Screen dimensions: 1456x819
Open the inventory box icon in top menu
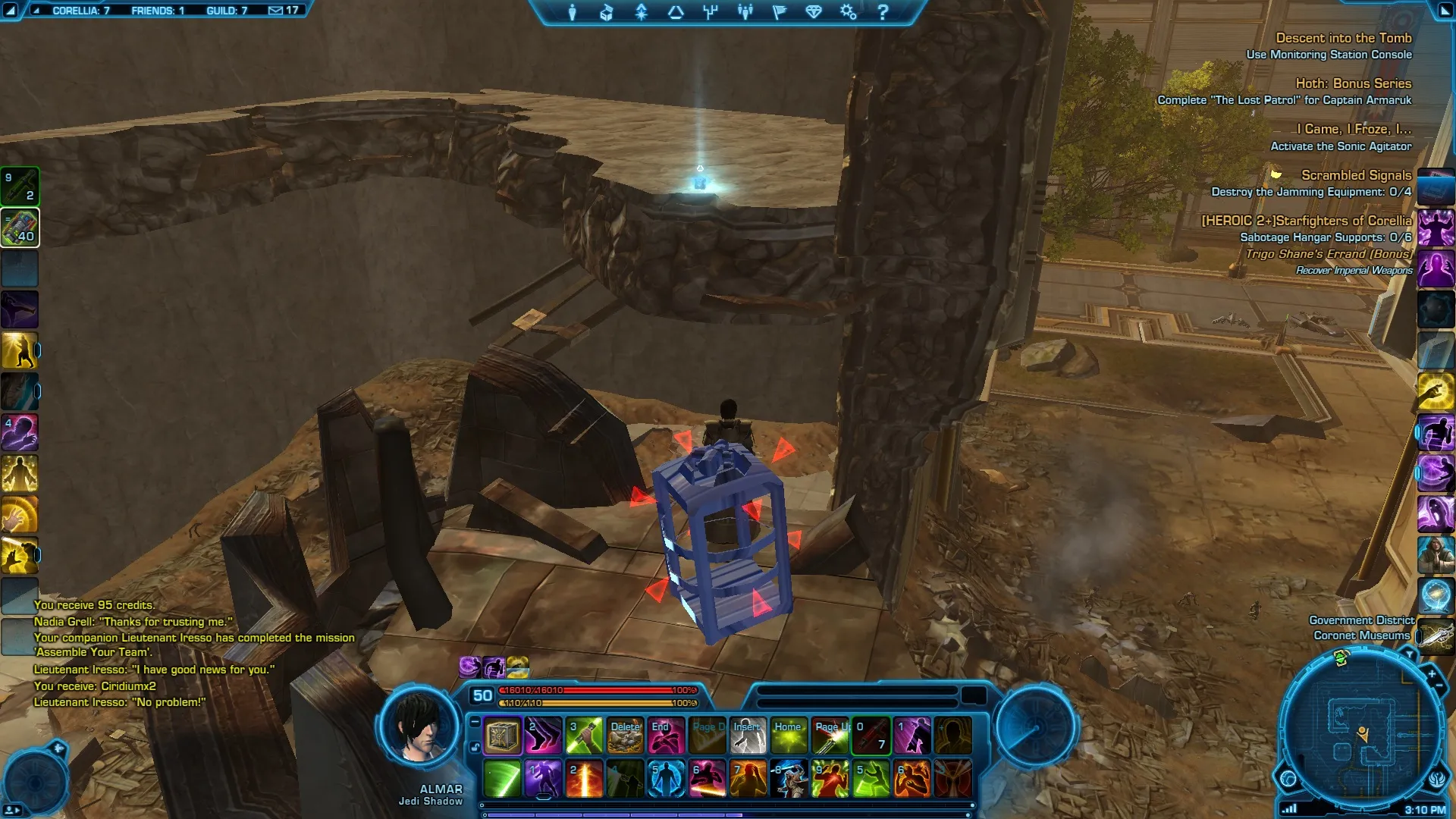point(607,12)
